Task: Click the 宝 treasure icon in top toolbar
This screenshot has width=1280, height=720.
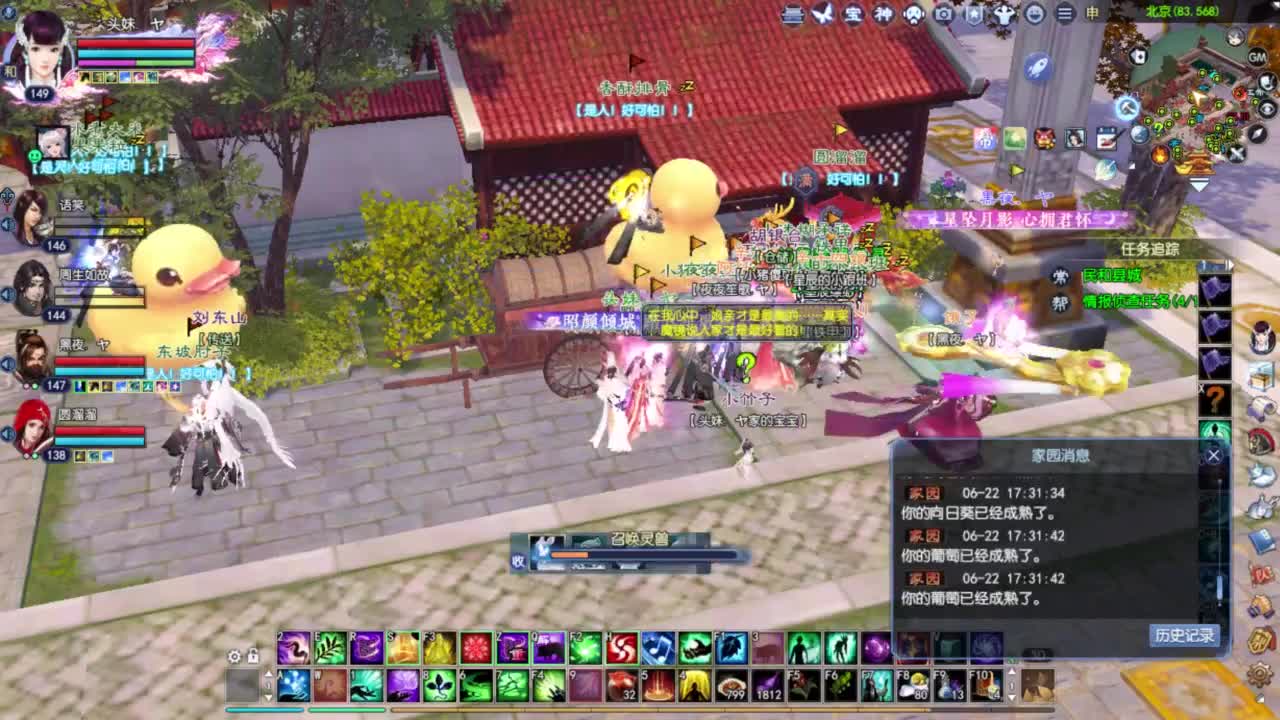Action: point(855,15)
